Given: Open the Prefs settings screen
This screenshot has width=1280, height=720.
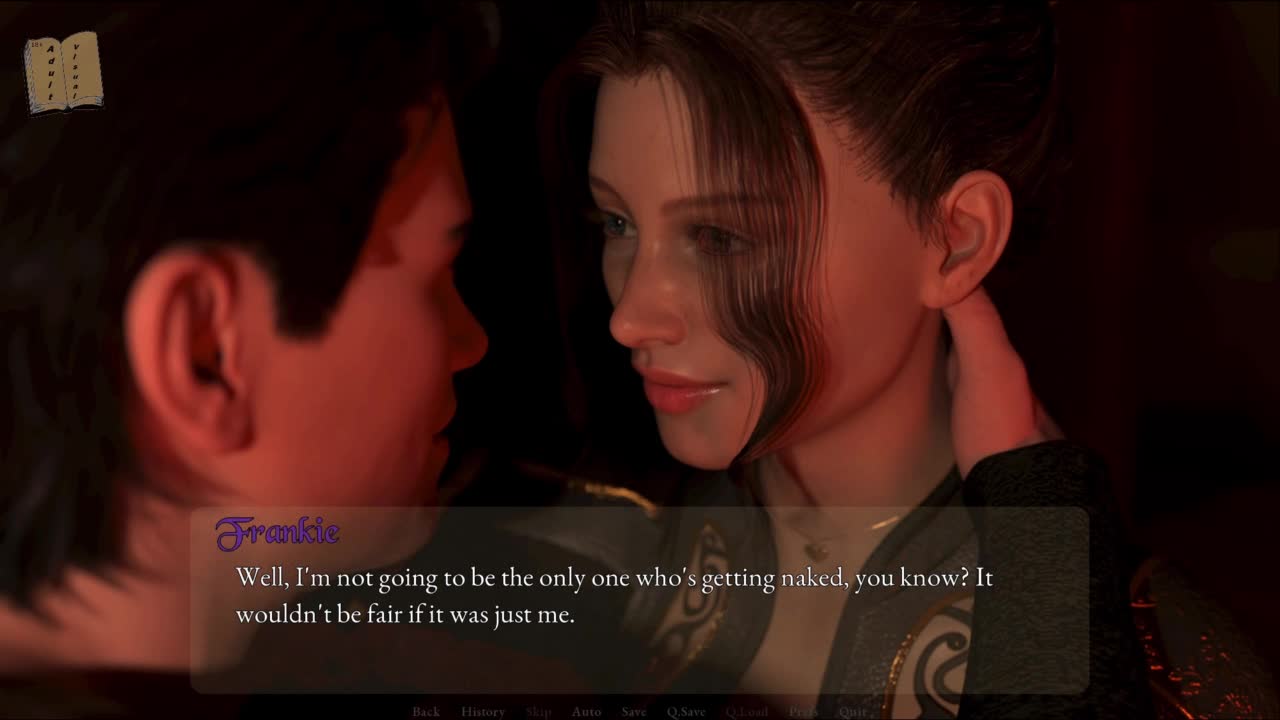Looking at the screenshot, I should [803, 711].
